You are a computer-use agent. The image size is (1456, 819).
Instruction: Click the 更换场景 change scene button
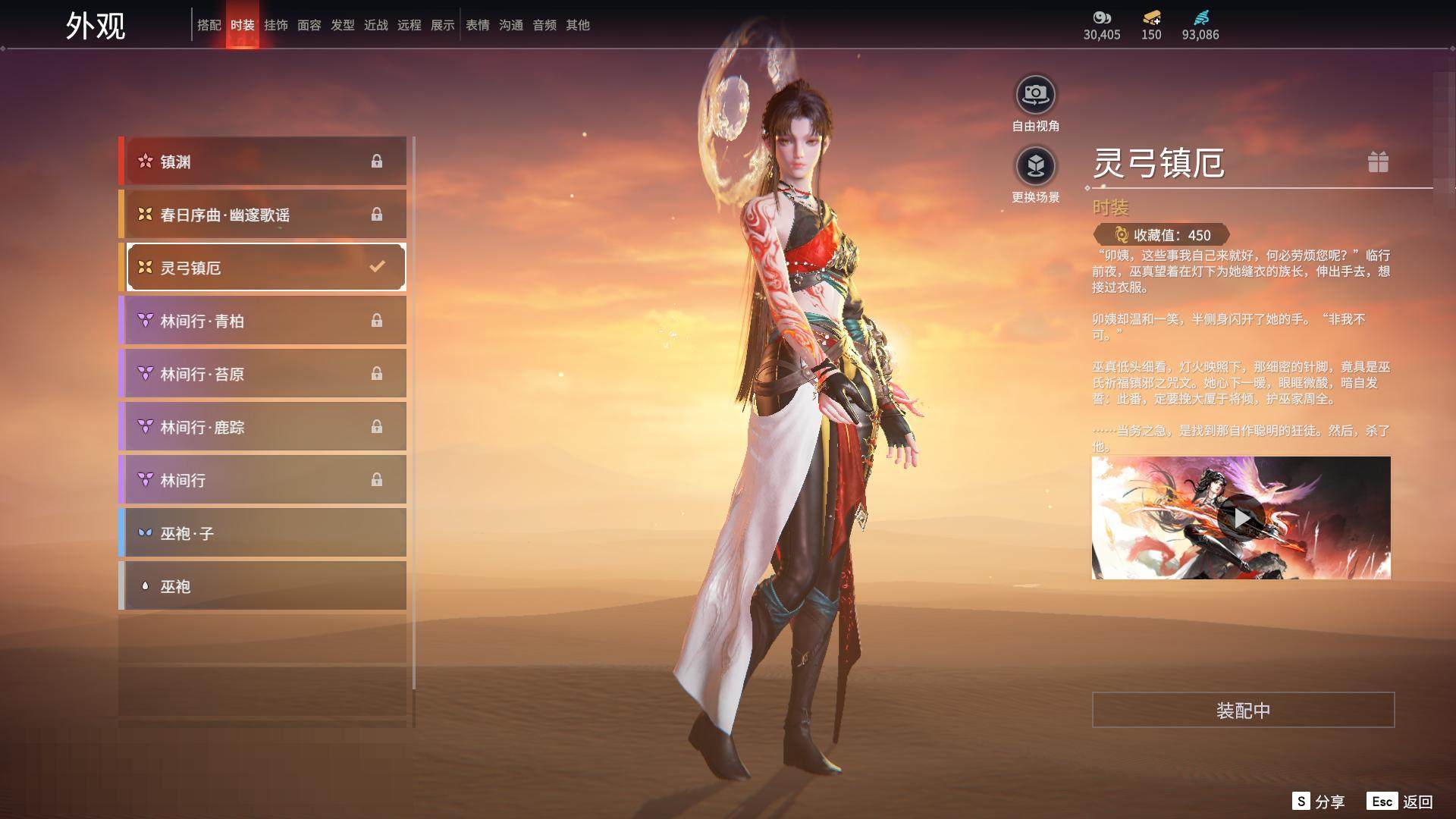point(1035,167)
